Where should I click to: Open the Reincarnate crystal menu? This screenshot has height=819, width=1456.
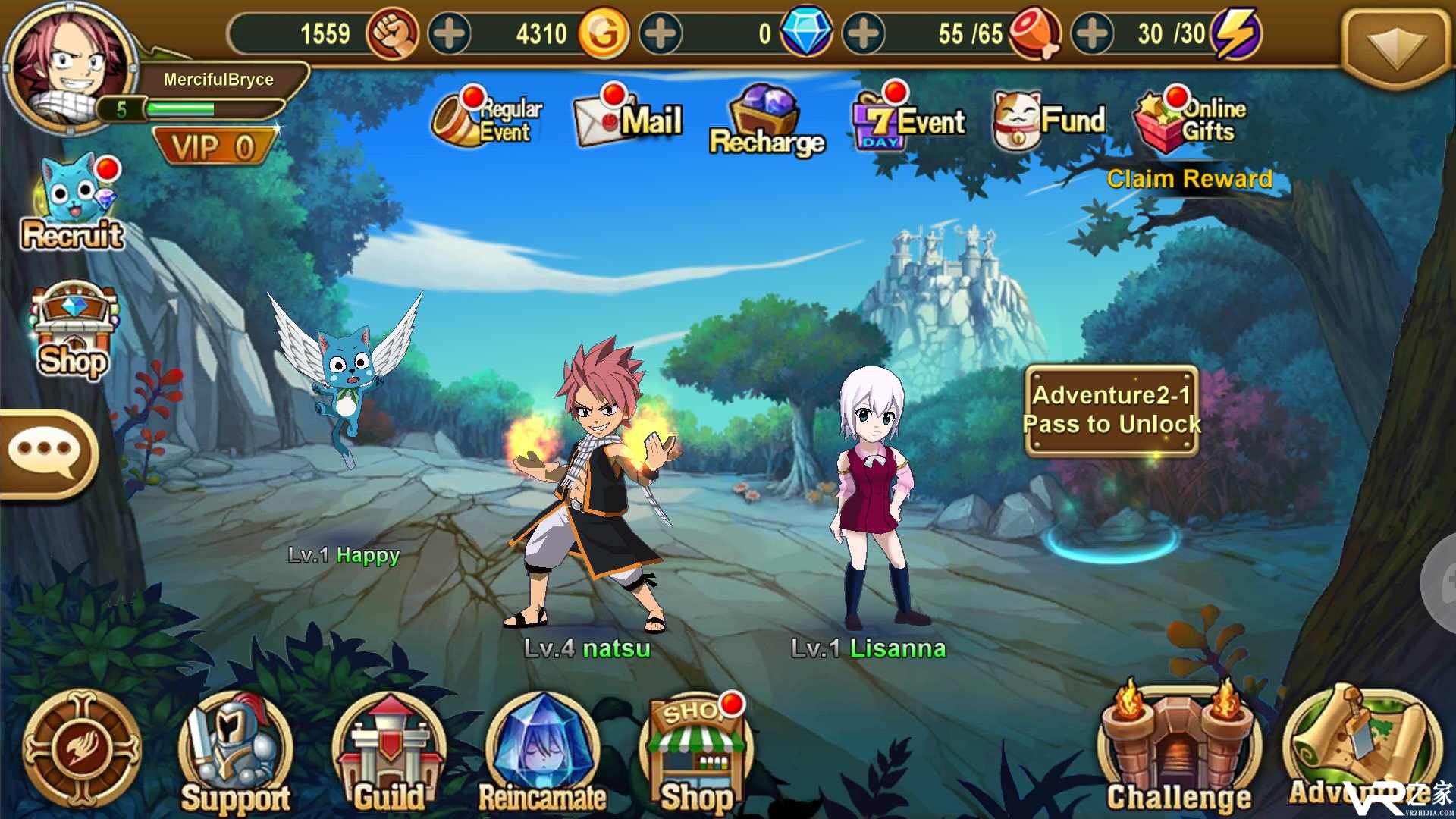(x=542, y=751)
